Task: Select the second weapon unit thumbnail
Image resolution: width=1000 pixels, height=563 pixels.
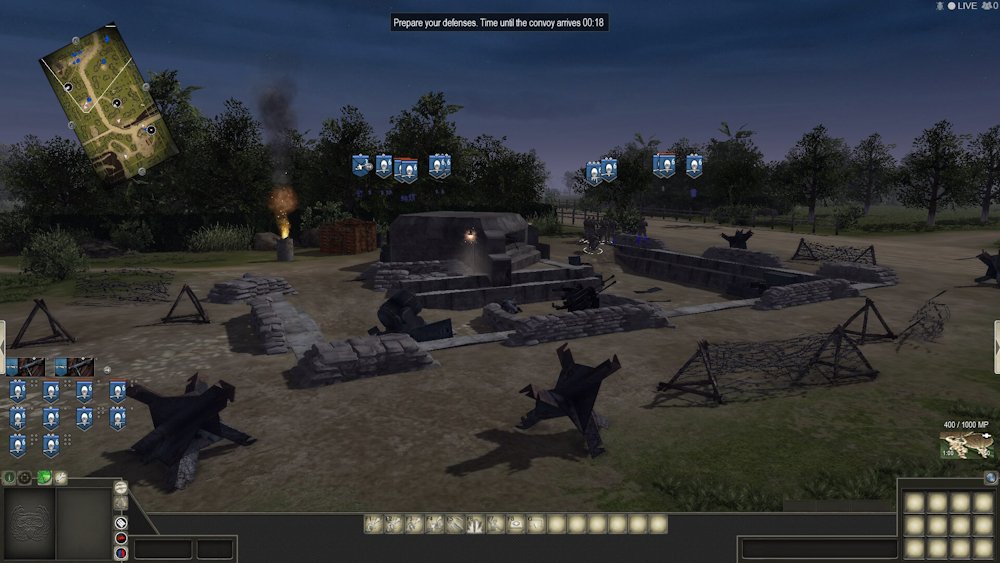Action: pos(75,367)
